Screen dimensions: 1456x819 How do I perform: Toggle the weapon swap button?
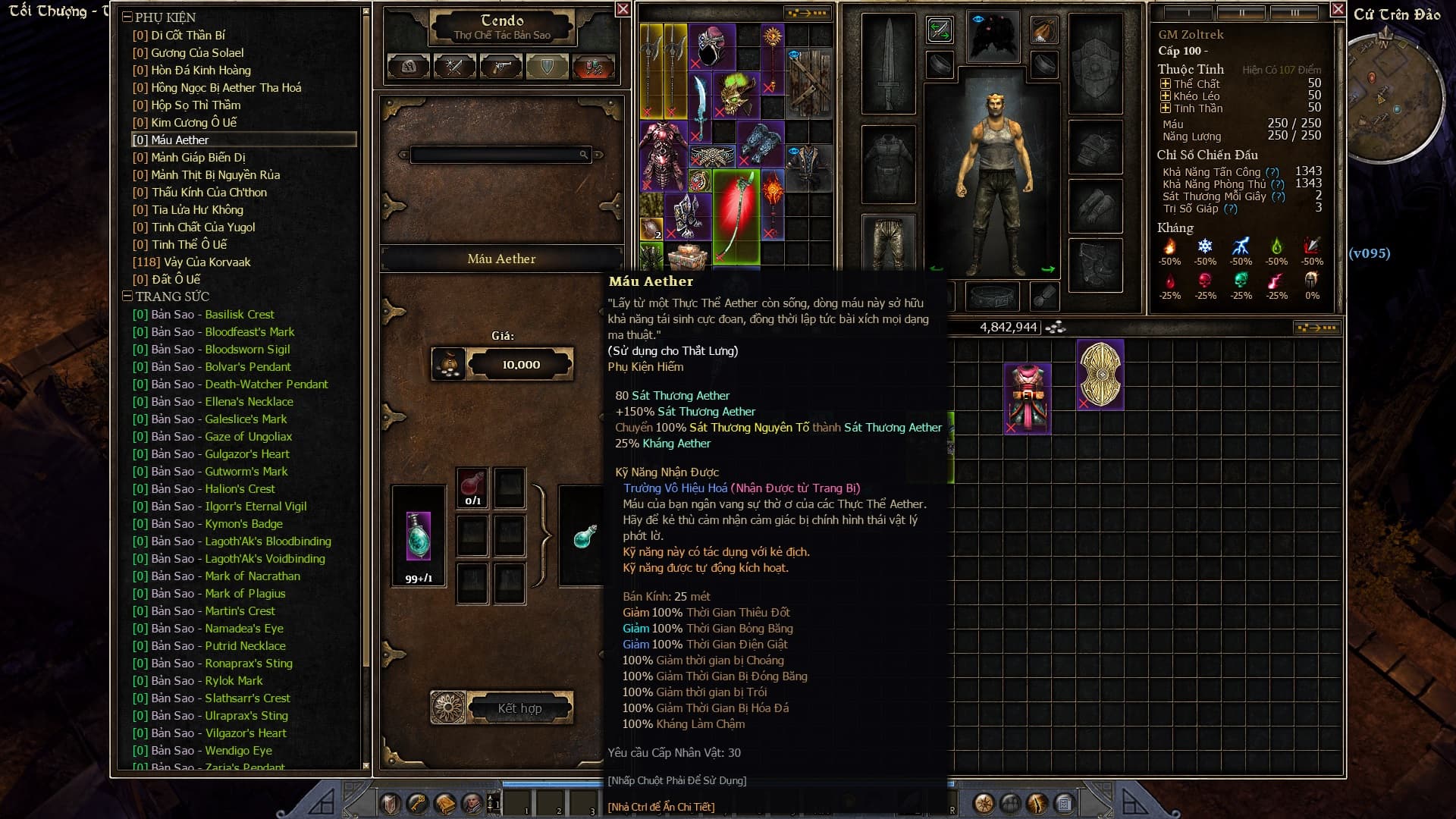[x=940, y=30]
